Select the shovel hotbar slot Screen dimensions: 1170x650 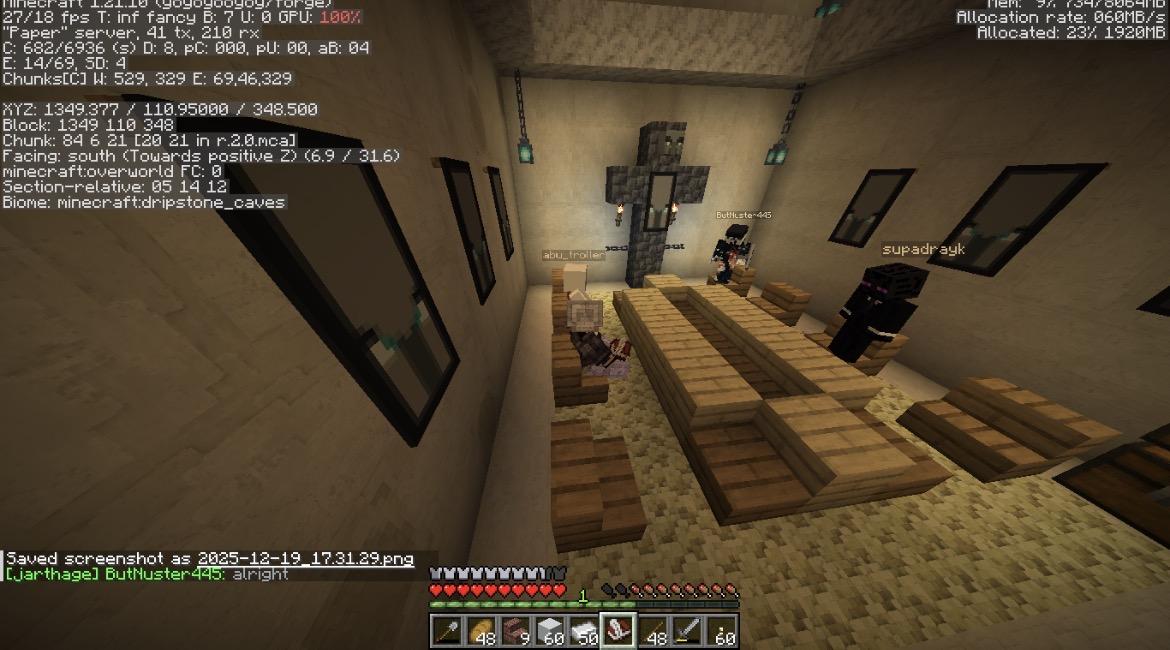[x=447, y=630]
